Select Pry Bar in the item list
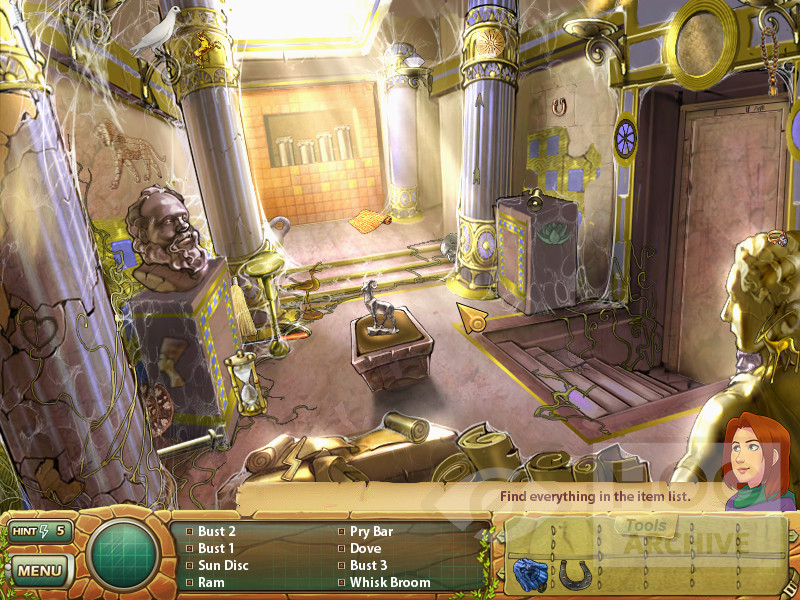Screen dimensions: 800x600 [x=371, y=531]
